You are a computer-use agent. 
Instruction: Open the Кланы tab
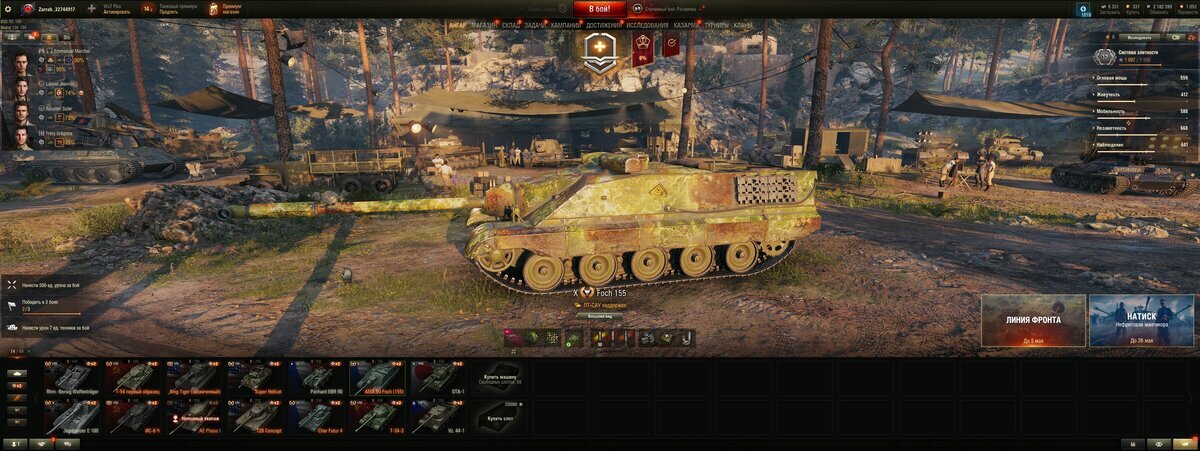743,24
